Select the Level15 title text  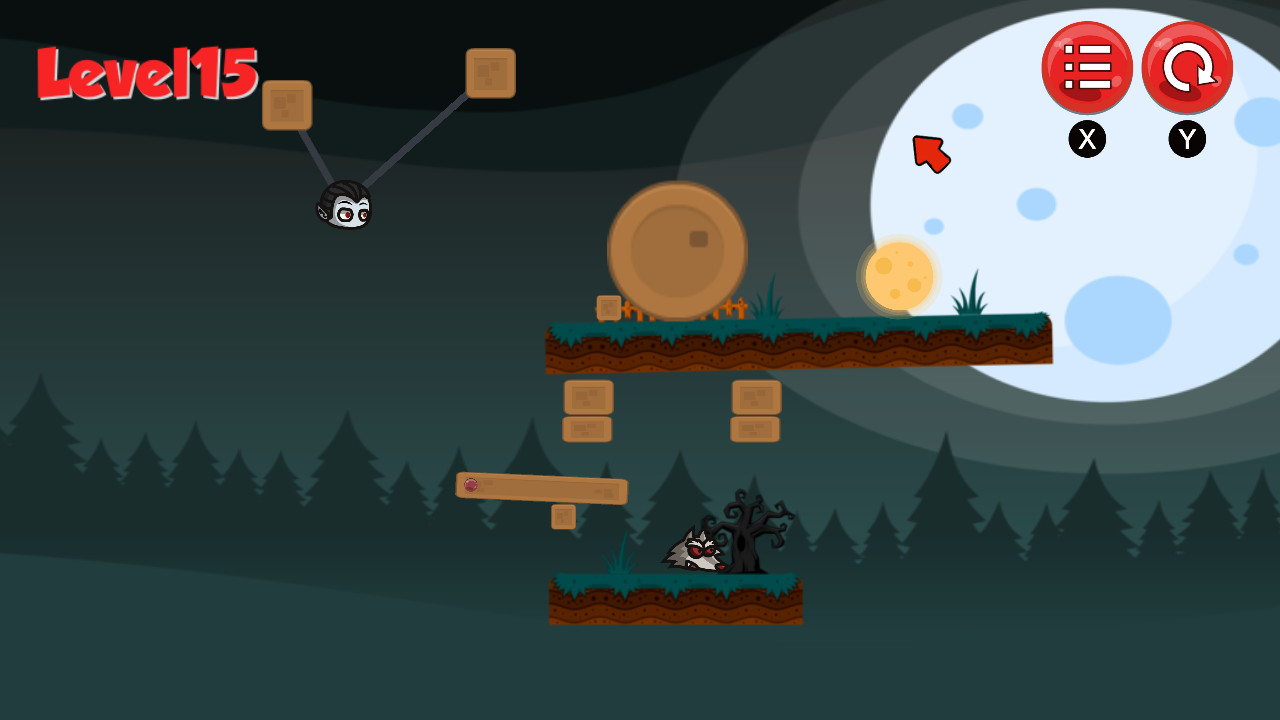click(148, 75)
